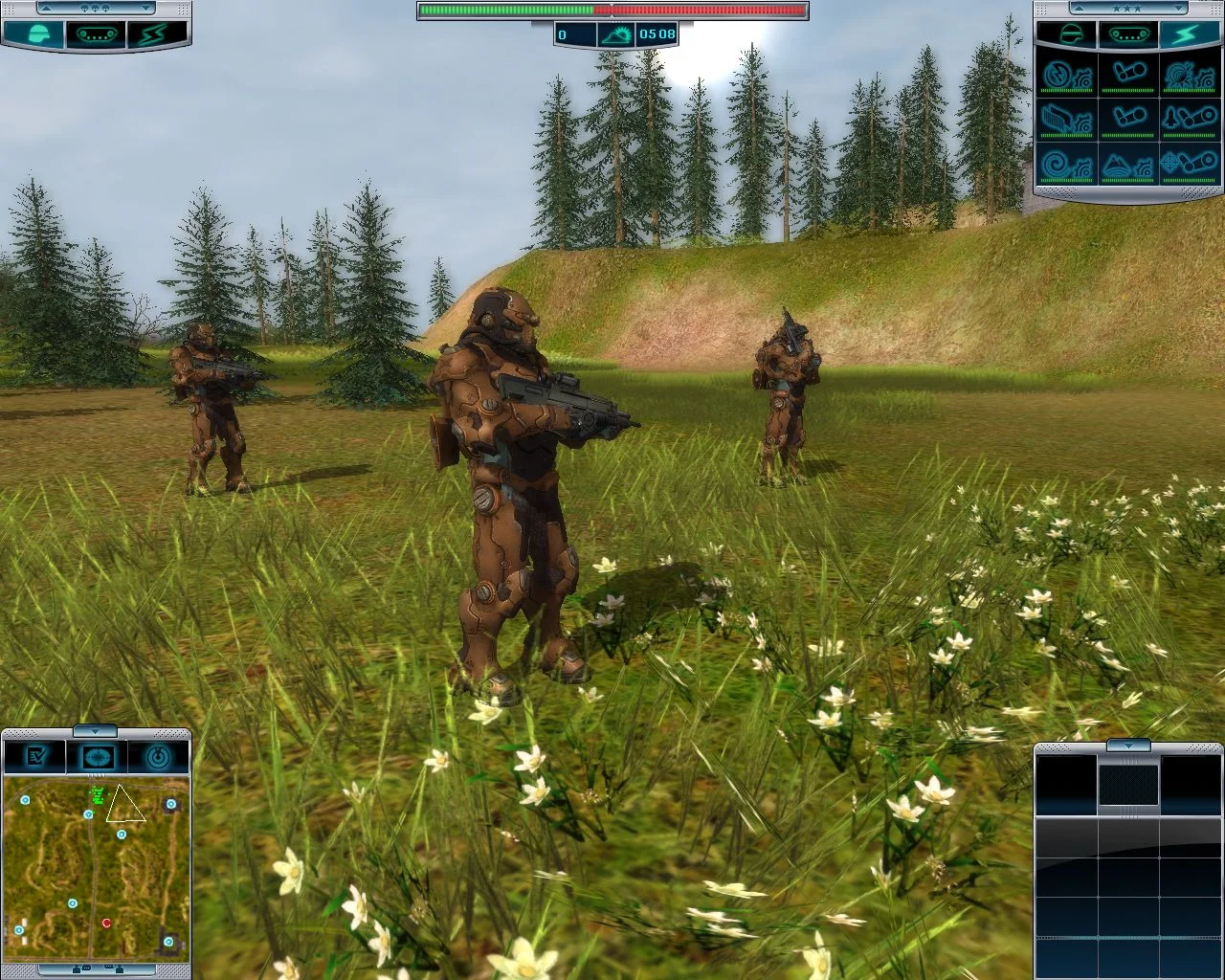Click the red marker on the minimap
Image resolution: width=1225 pixels, height=980 pixels.
[x=106, y=924]
